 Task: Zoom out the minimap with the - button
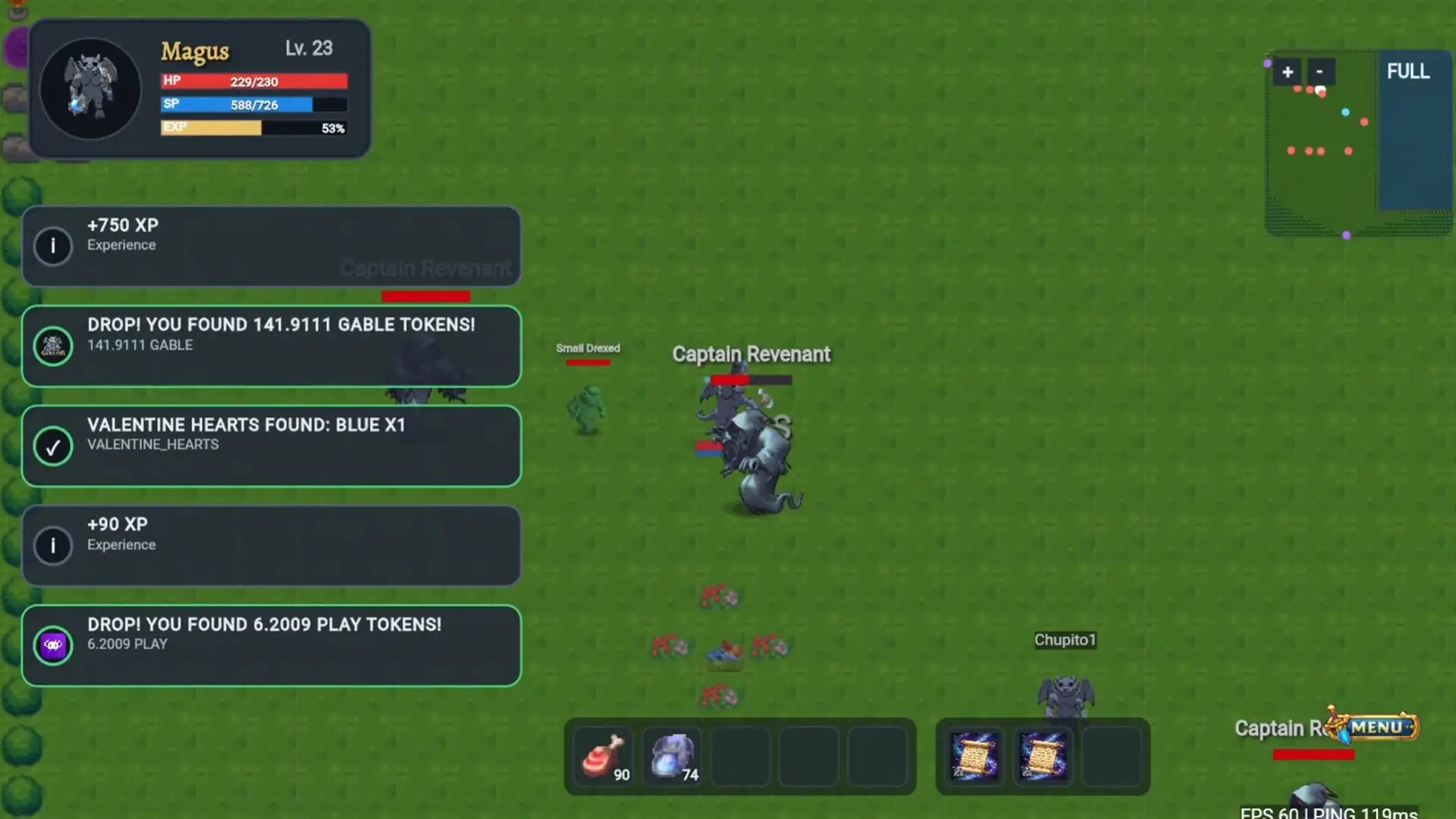1319,71
